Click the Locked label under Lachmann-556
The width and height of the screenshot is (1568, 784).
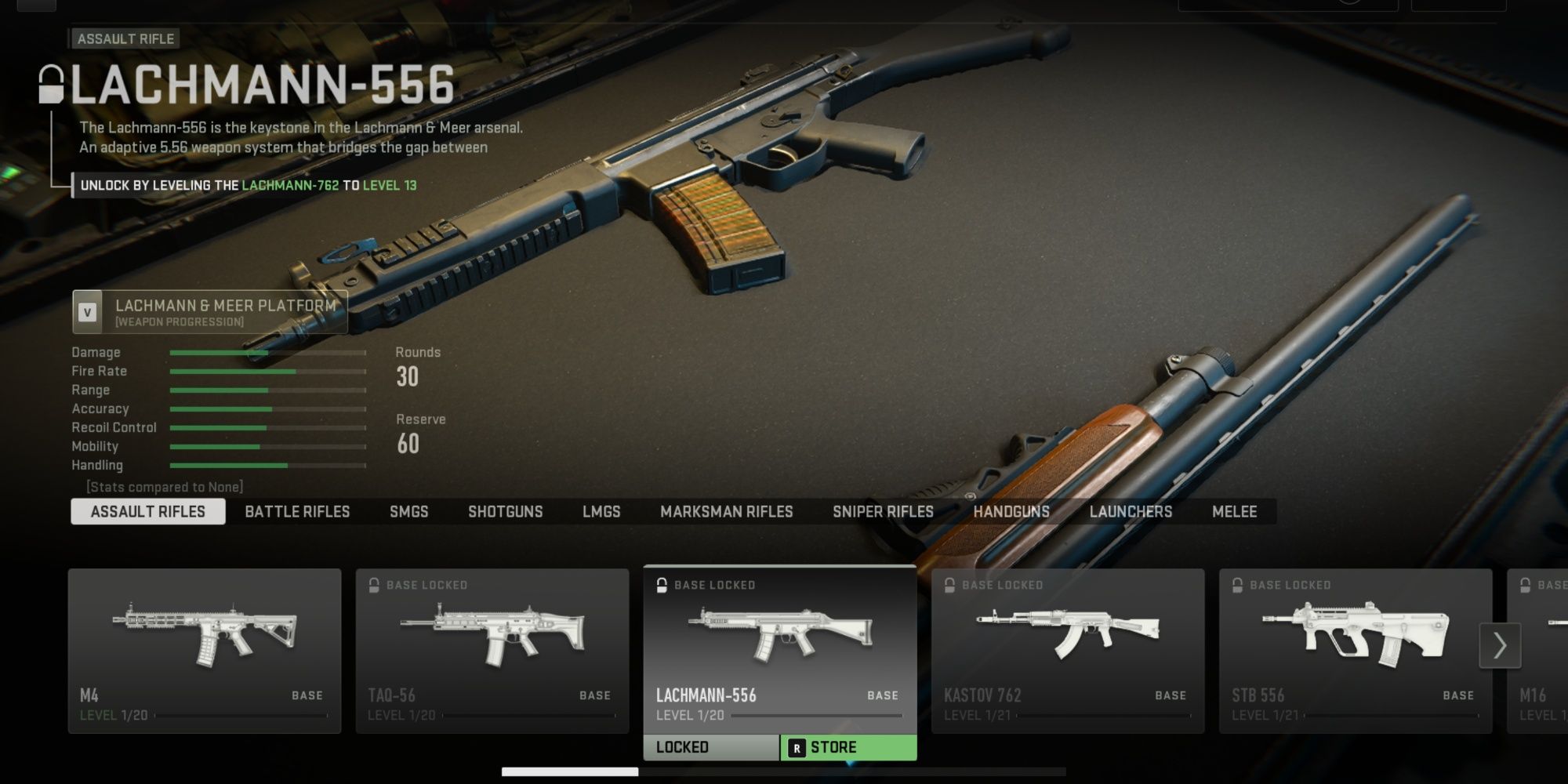(711, 748)
